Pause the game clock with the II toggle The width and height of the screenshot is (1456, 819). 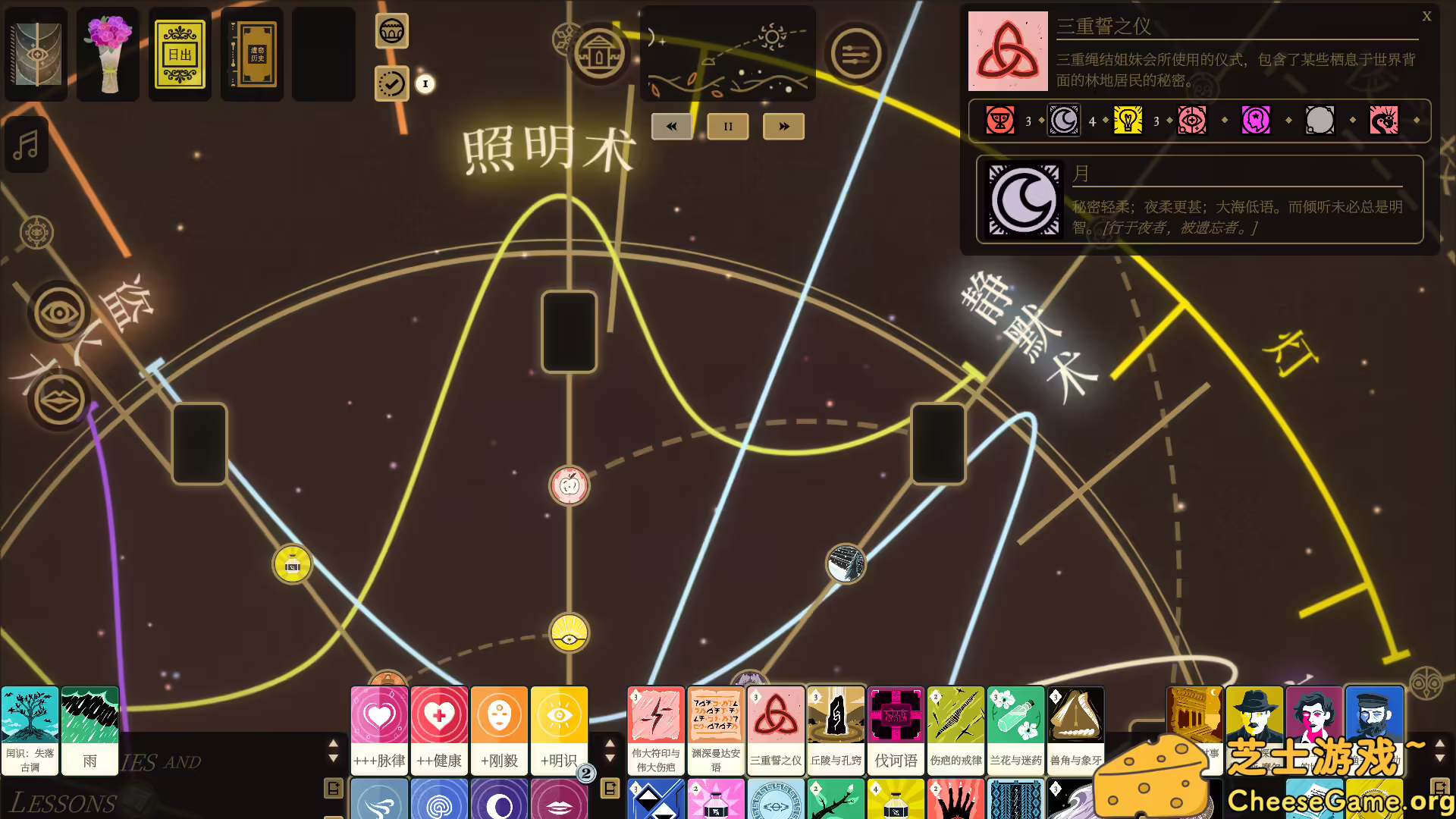tap(727, 127)
